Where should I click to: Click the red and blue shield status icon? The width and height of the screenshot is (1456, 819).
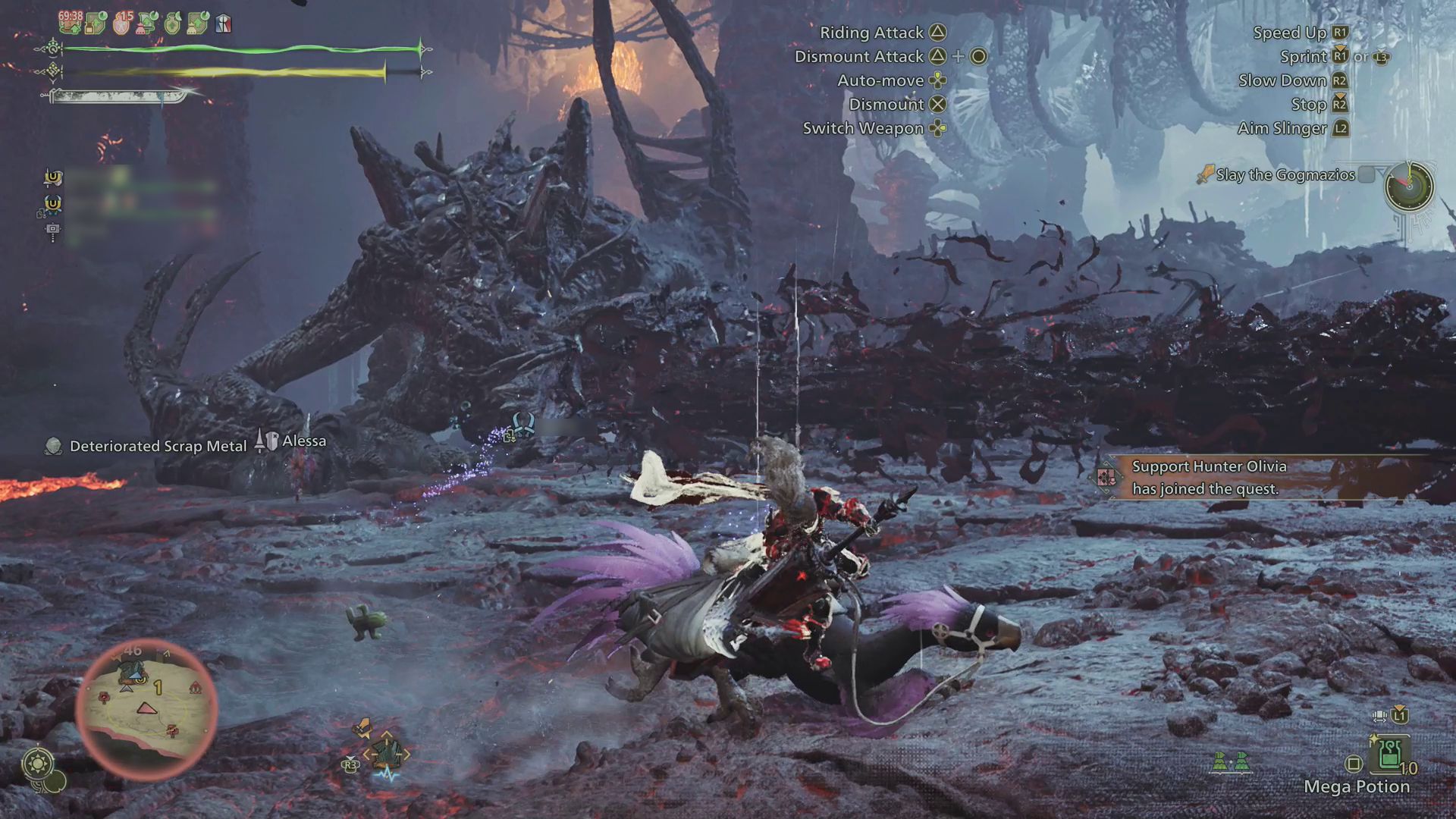pyautogui.click(x=223, y=24)
